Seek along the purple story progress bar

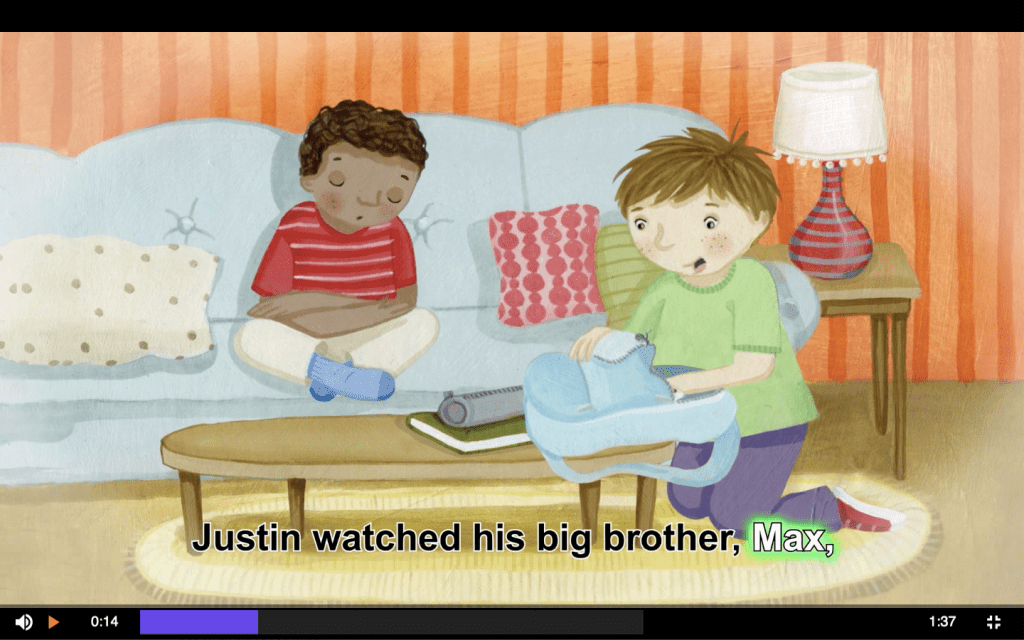click(391, 622)
